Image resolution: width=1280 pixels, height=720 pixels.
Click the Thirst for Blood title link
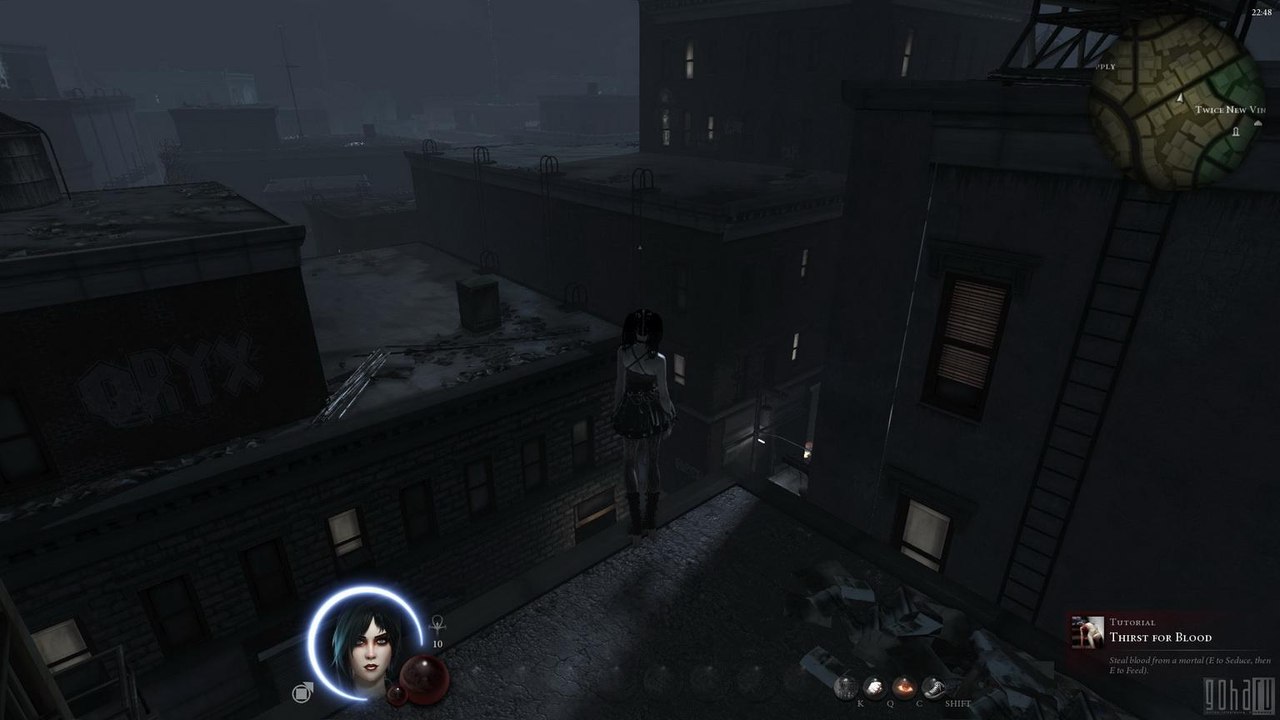[1162, 637]
